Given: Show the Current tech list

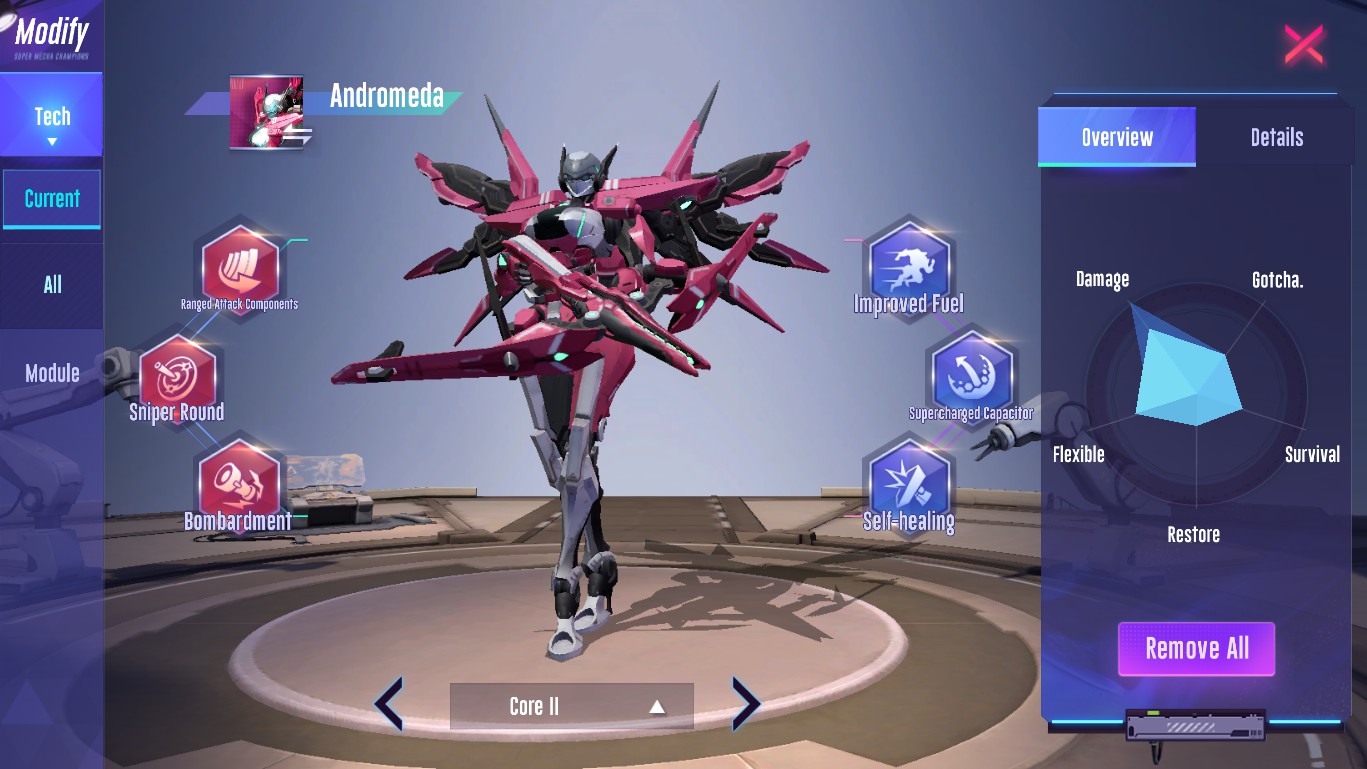Looking at the screenshot, I should [x=52, y=199].
